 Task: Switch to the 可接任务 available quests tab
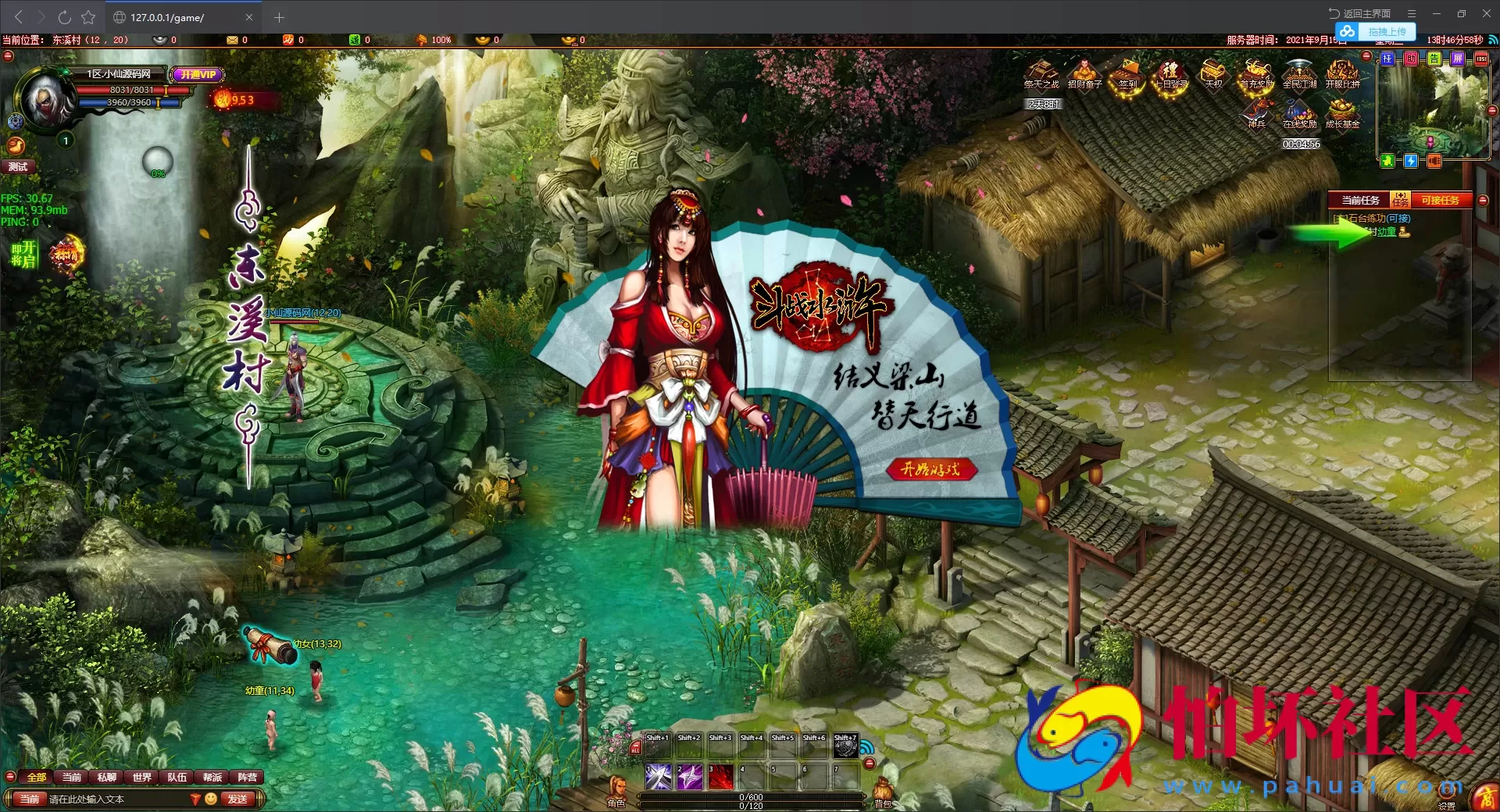(x=1440, y=200)
